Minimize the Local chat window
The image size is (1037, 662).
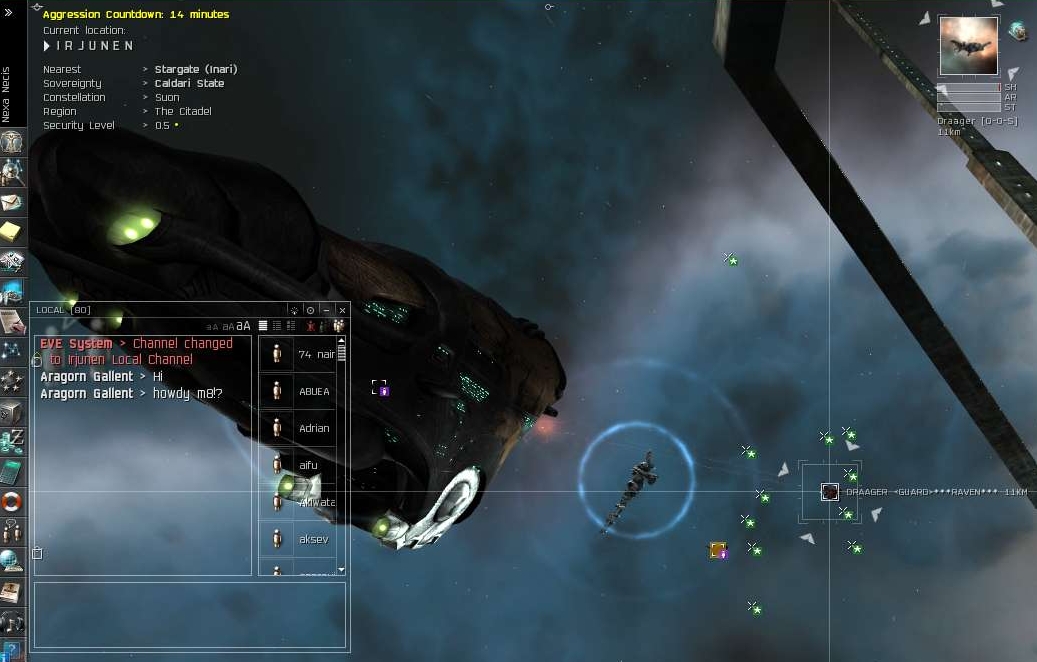pos(327,310)
